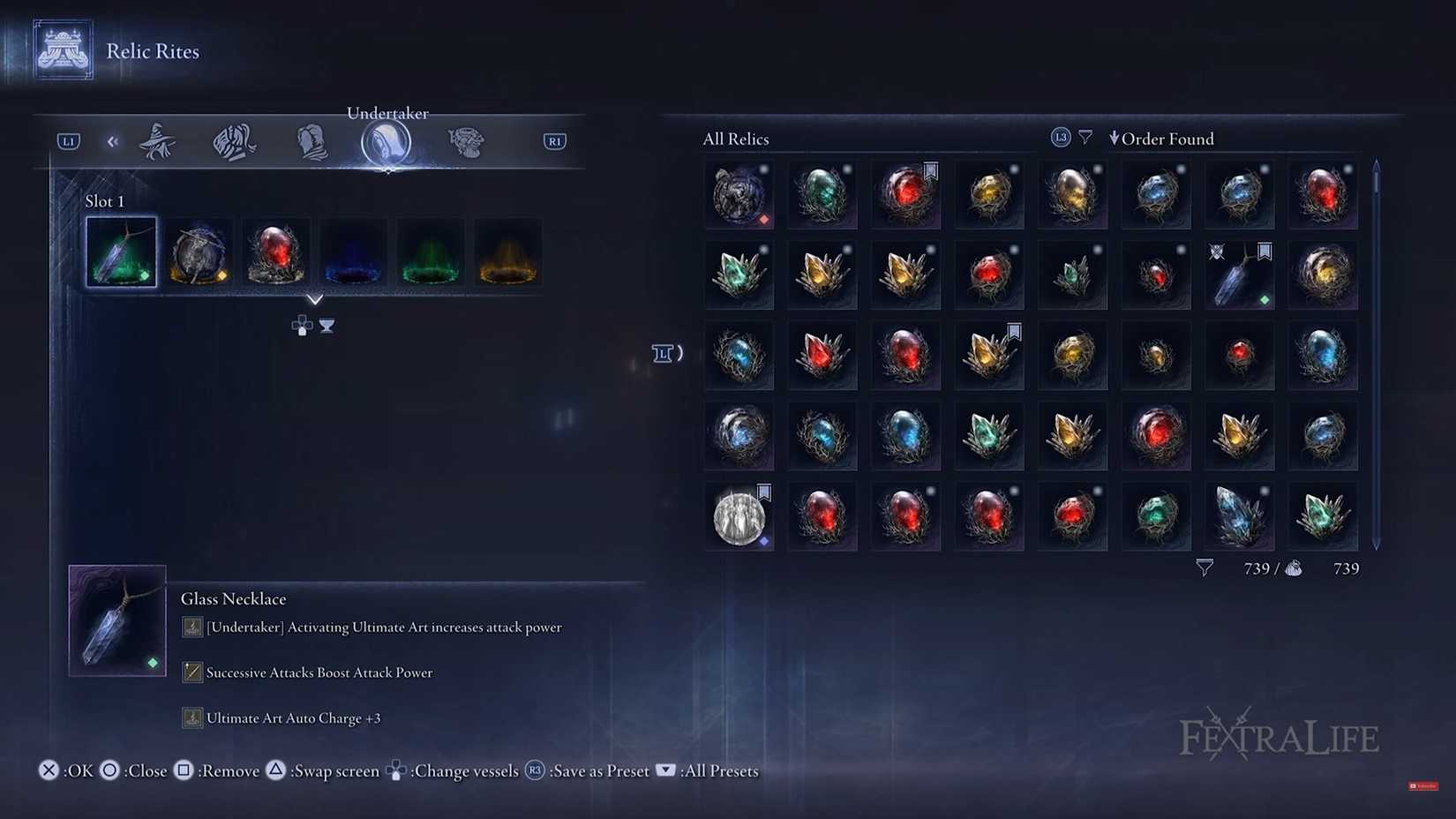Expand the down arrow under Slot 1 relics
This screenshot has width=1456, height=819.
tap(315, 299)
